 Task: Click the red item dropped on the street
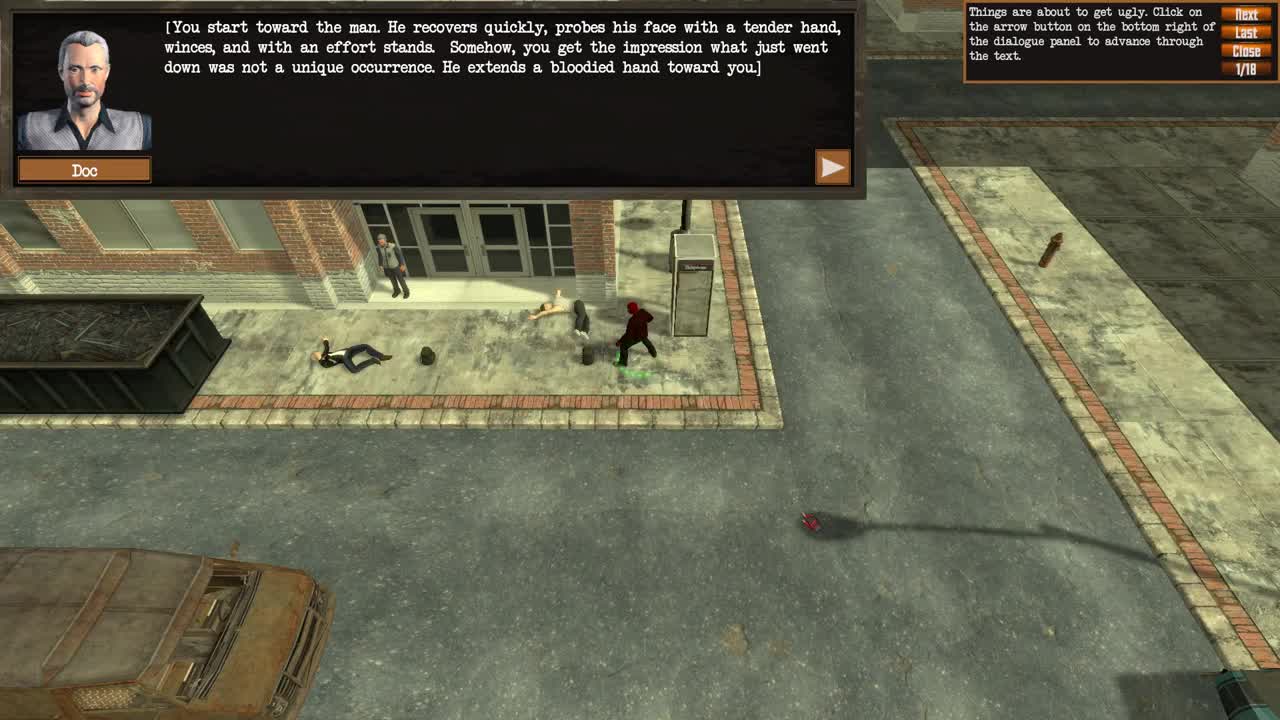808,521
